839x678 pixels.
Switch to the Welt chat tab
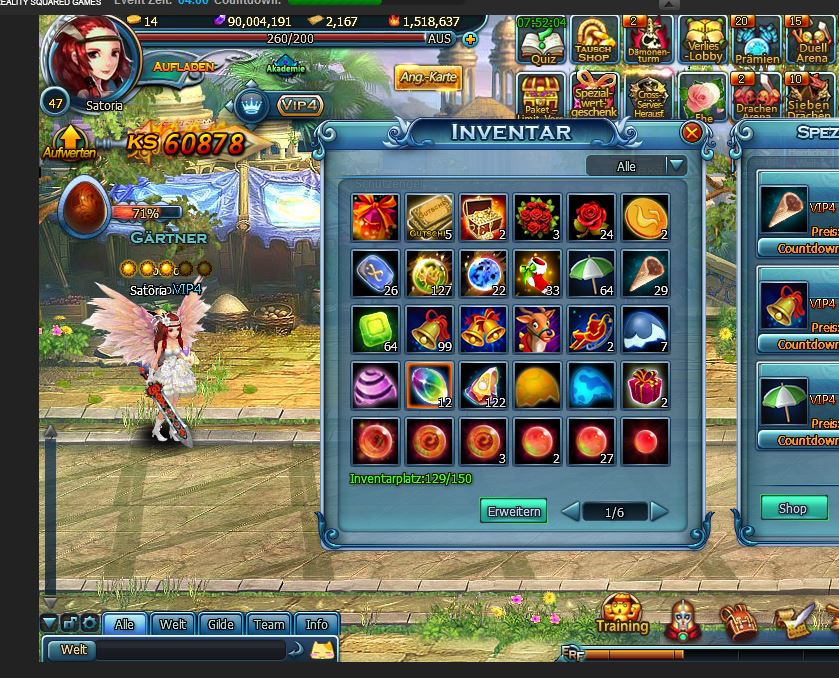[173, 624]
